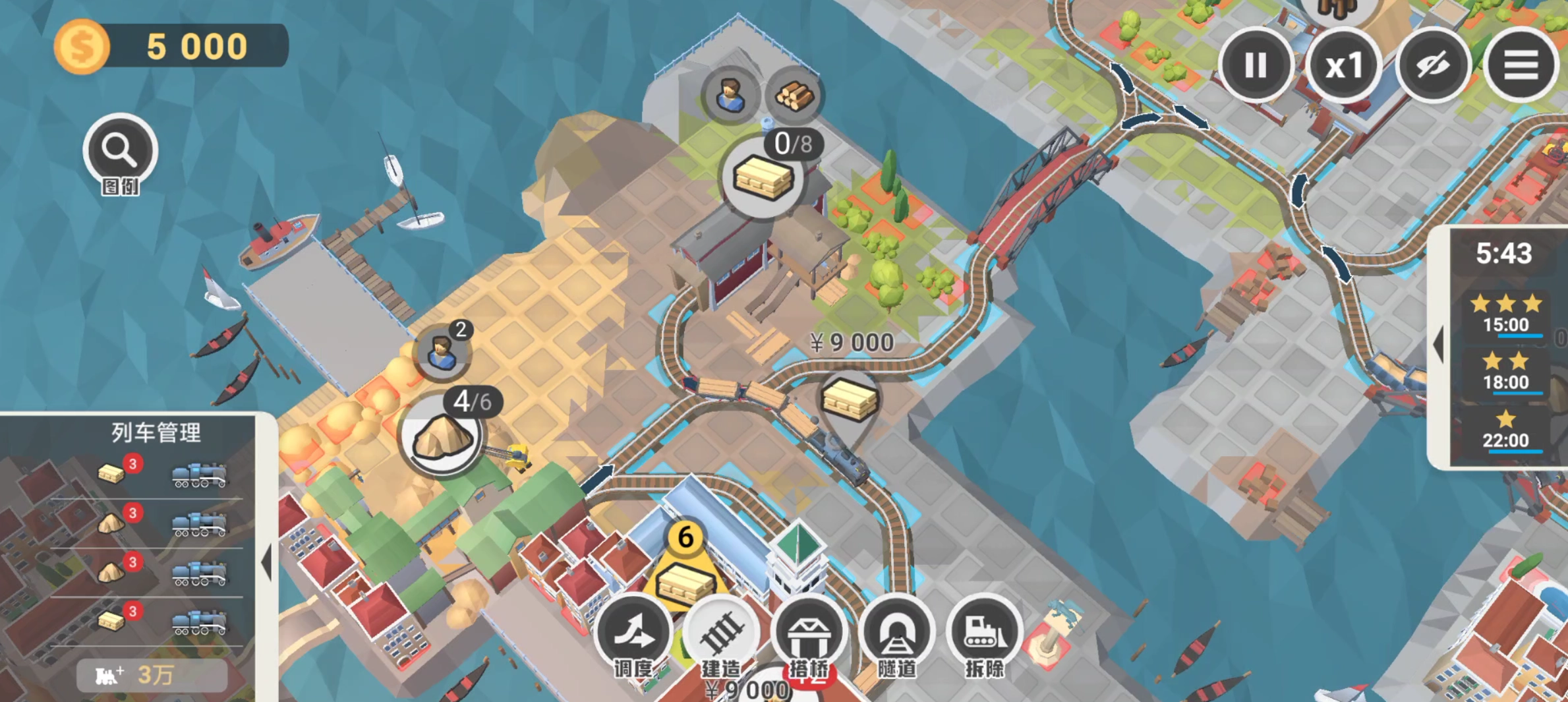Choose the 建造 track building tool

click(721, 634)
